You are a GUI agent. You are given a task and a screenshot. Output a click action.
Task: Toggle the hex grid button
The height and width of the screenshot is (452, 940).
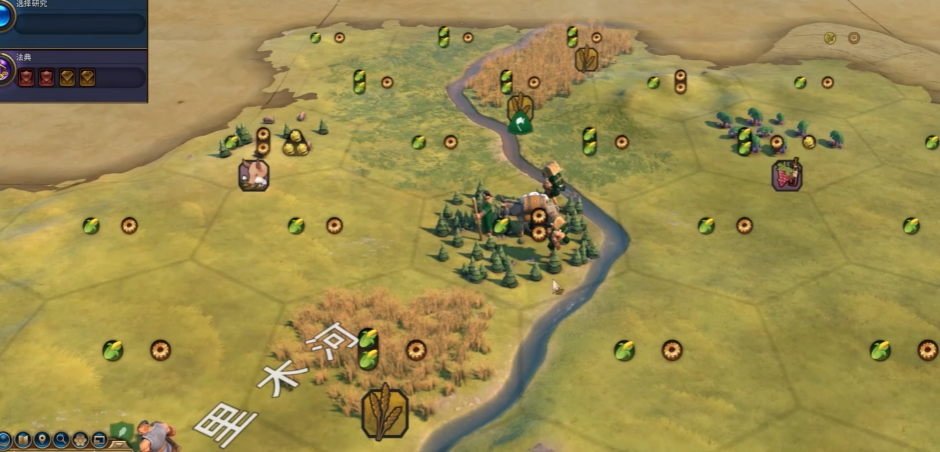(x=80, y=439)
